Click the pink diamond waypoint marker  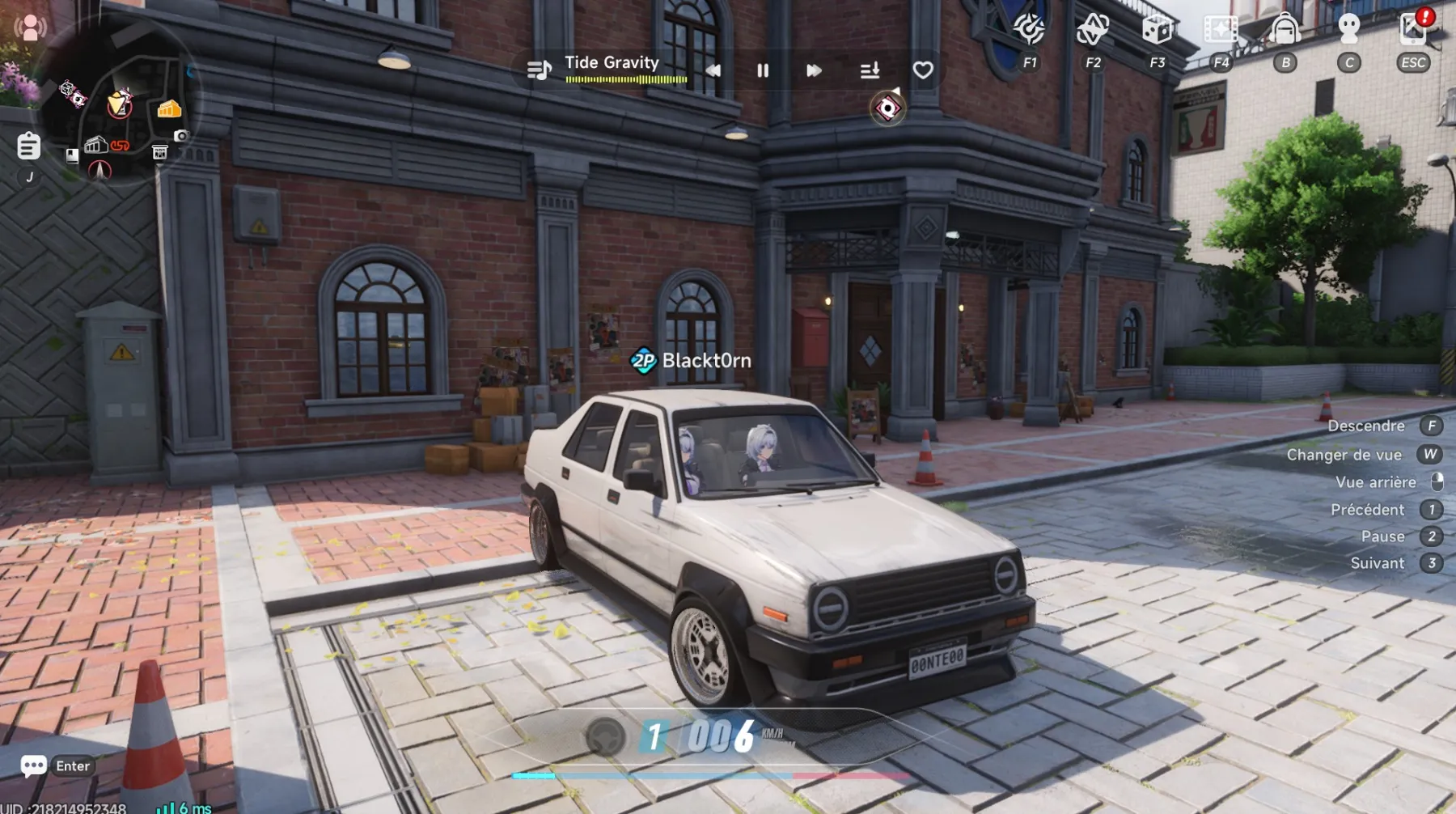point(887,108)
